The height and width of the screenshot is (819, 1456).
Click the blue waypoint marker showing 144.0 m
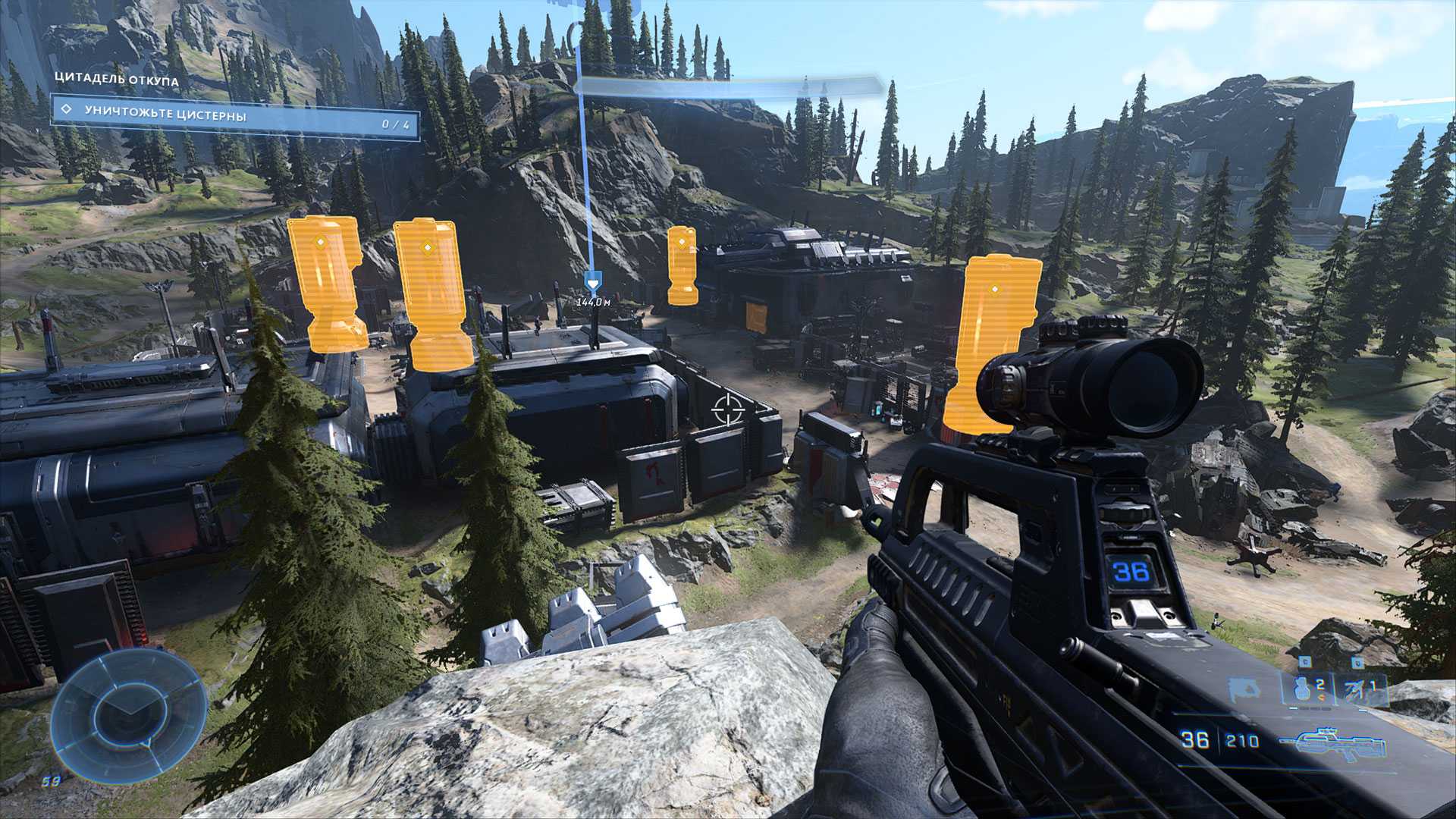click(x=593, y=283)
